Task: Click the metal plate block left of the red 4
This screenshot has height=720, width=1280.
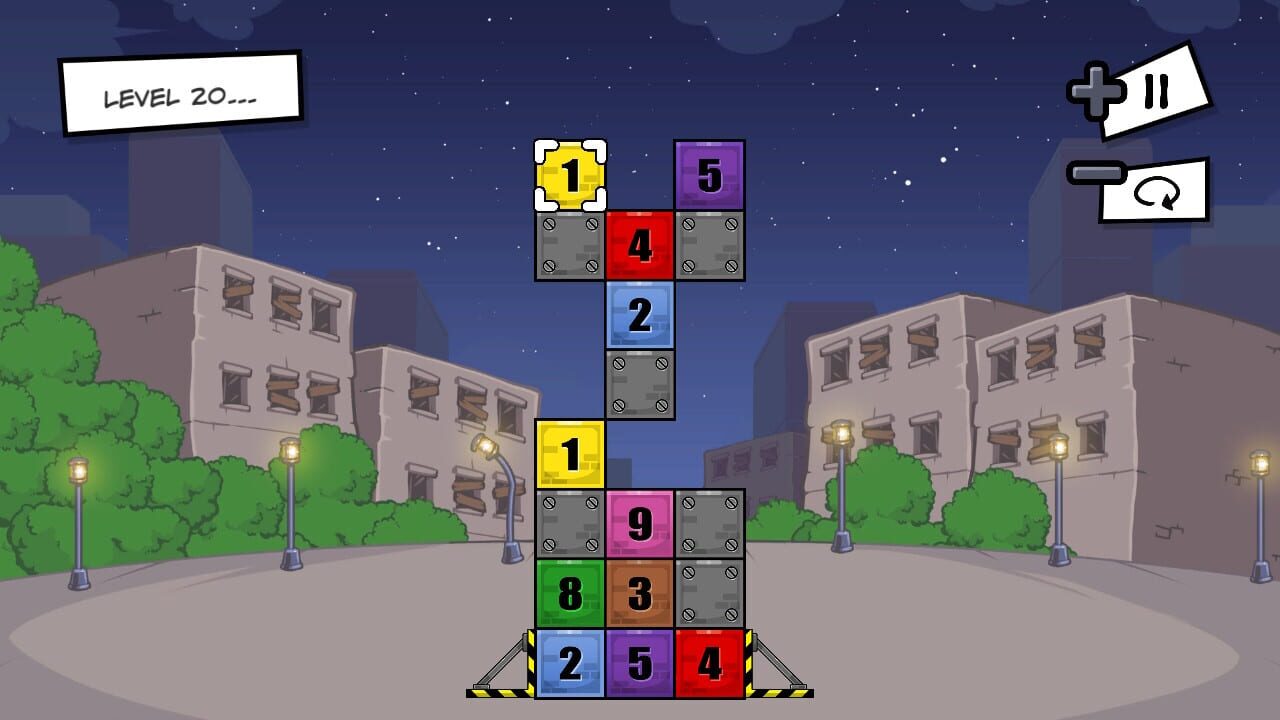Action: pyautogui.click(x=570, y=243)
